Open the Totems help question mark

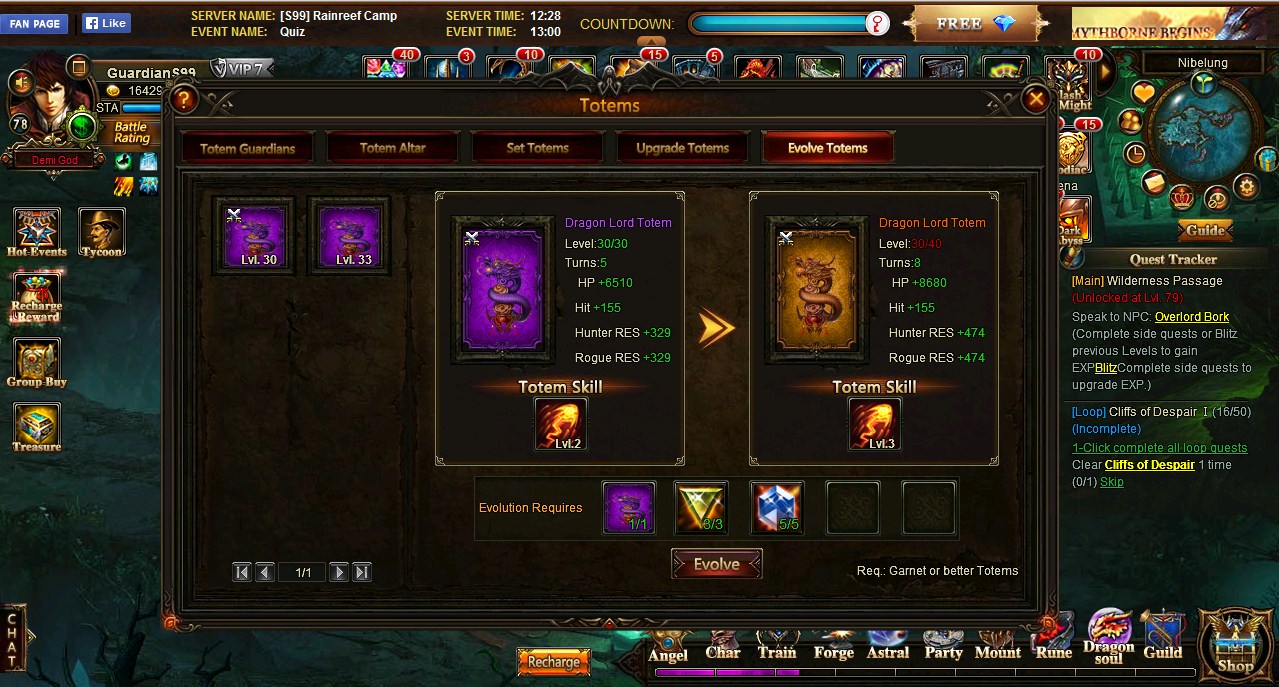coord(183,100)
